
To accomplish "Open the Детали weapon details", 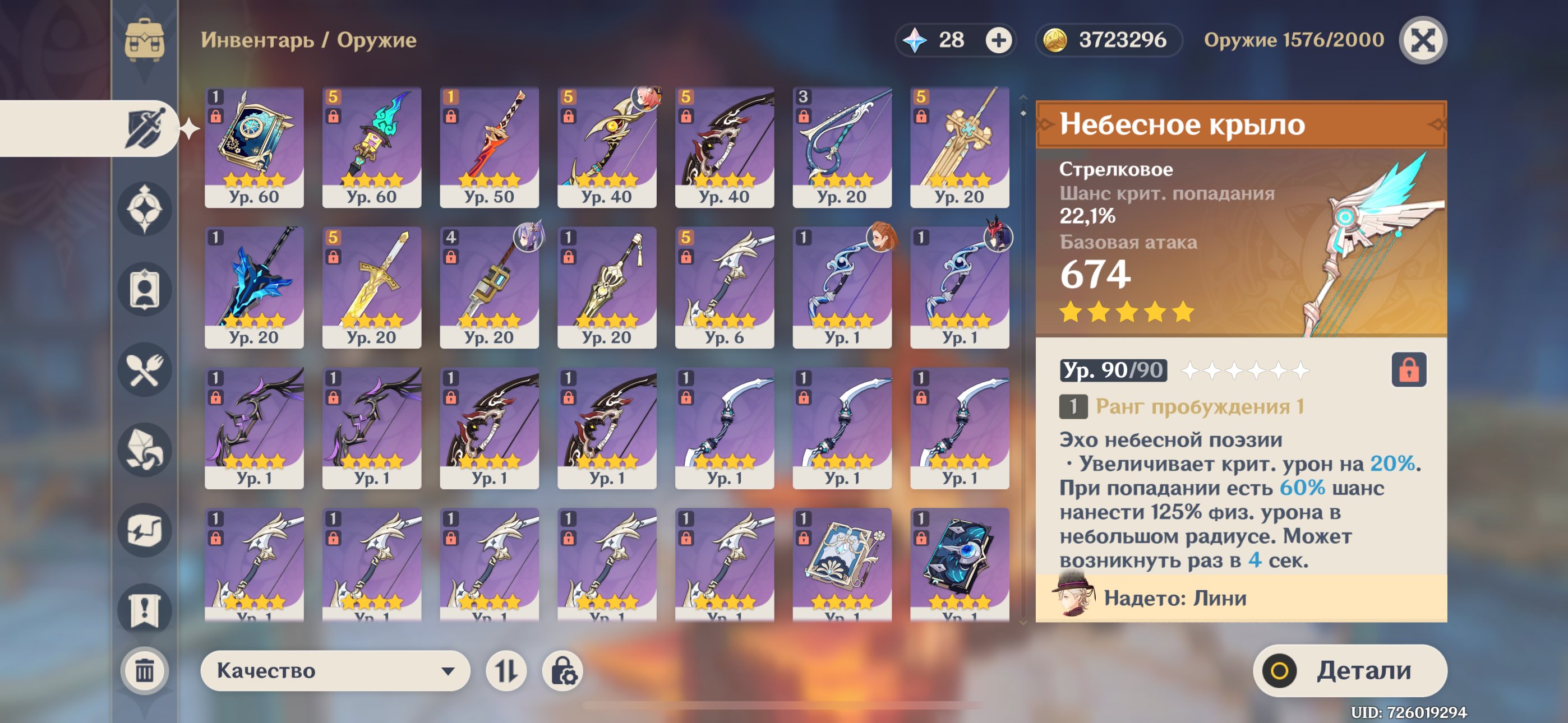I will 1349,670.
